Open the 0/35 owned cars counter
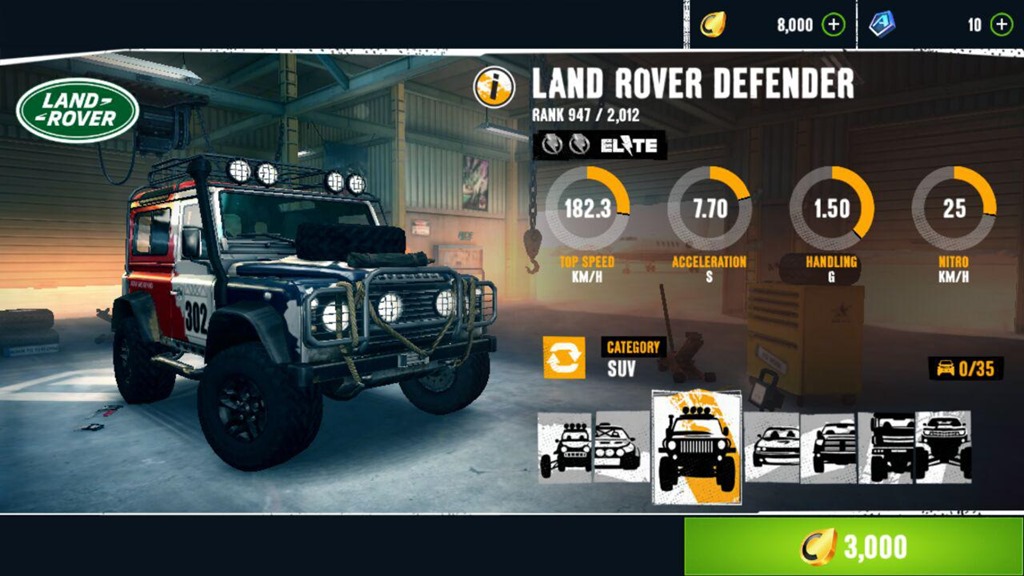Screen dimensions: 1024x576 [x=966, y=368]
